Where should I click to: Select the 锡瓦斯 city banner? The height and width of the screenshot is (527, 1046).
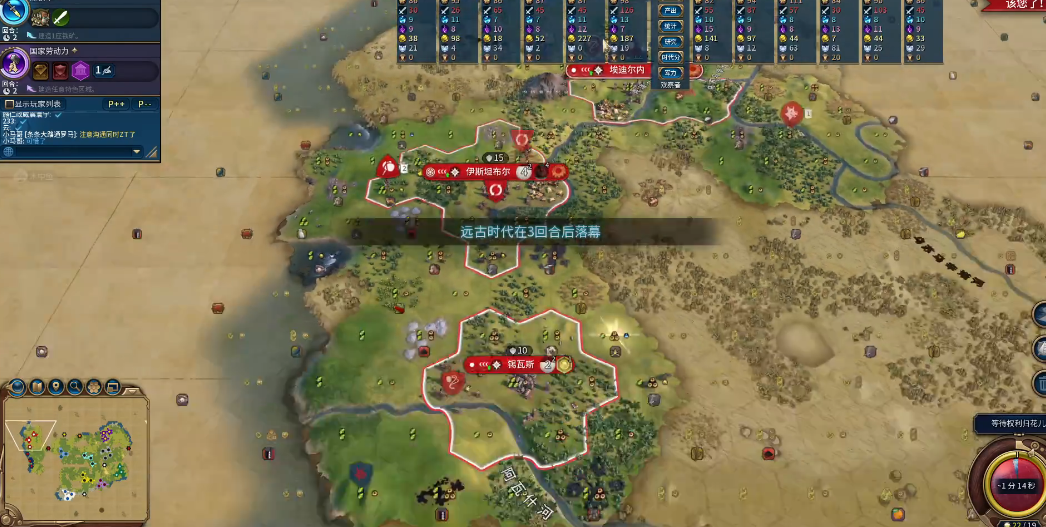point(516,365)
